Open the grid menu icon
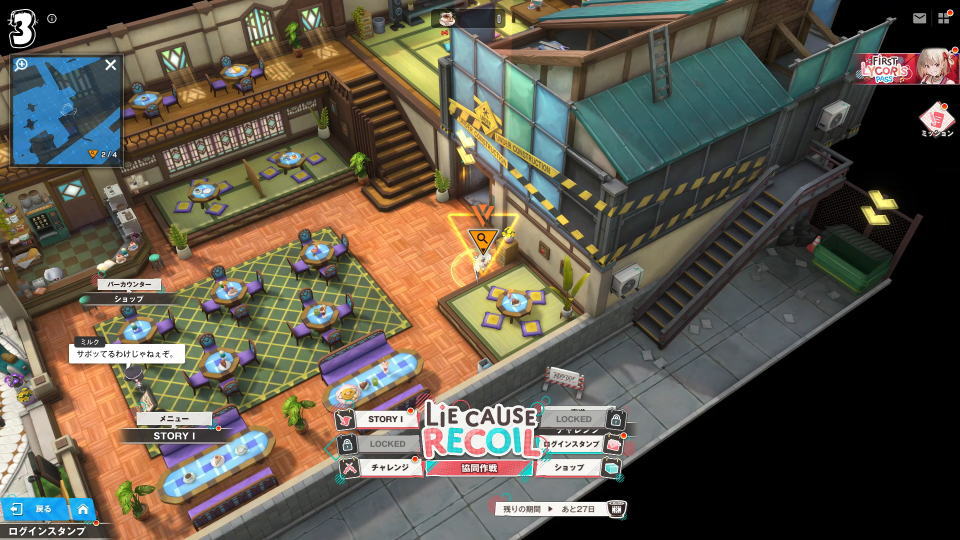The image size is (960, 540). pyautogui.click(x=943, y=18)
